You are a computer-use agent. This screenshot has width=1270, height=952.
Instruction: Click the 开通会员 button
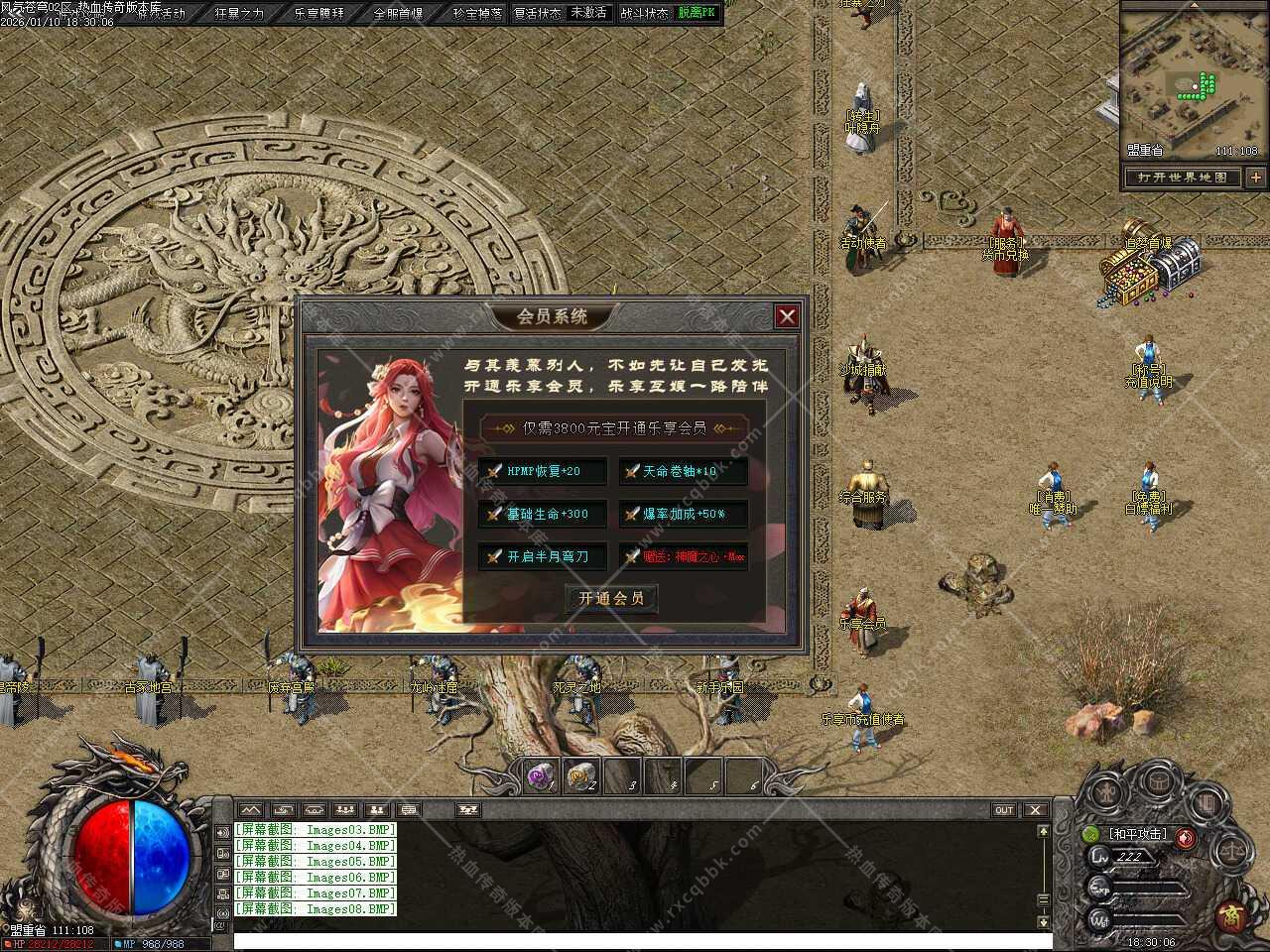(x=611, y=598)
